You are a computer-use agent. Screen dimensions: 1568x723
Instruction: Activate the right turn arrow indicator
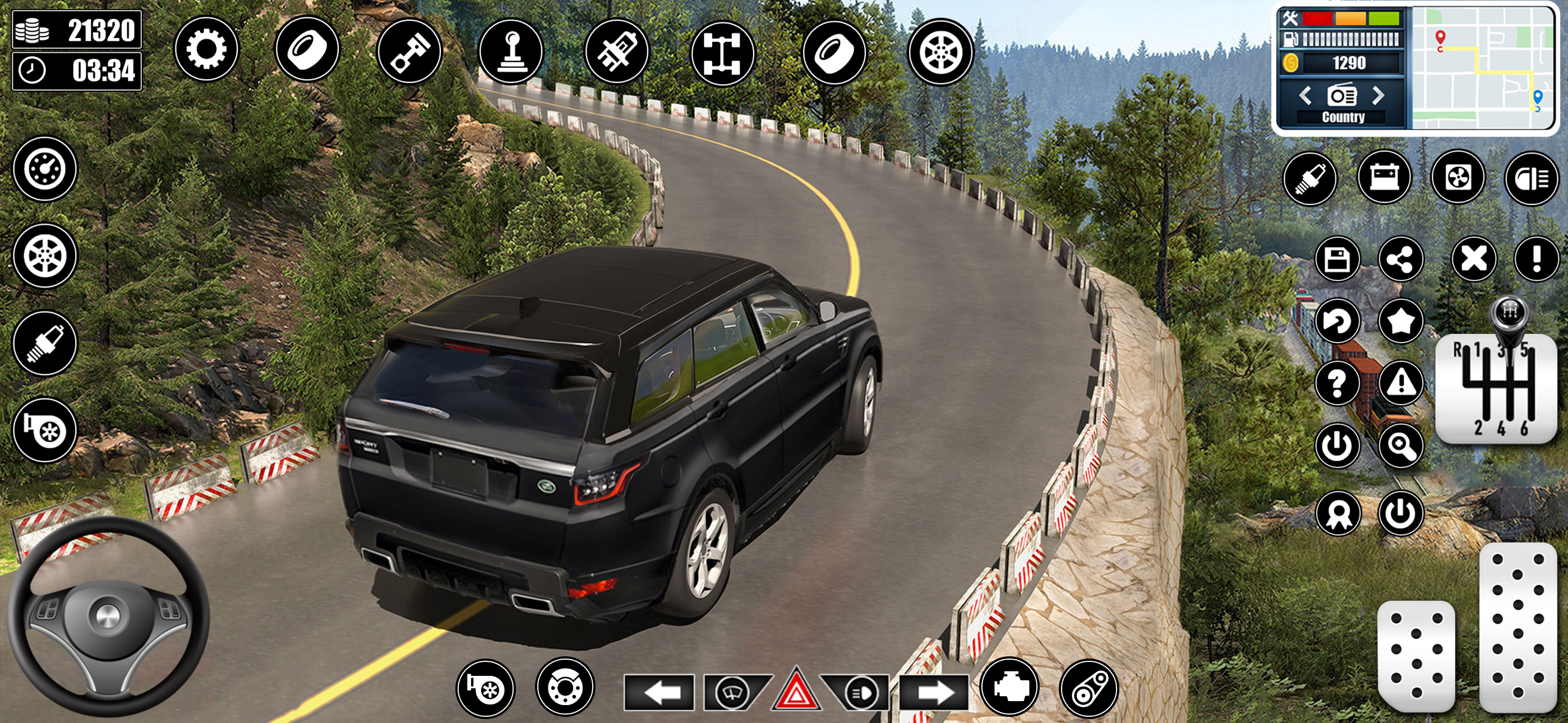coord(934,692)
